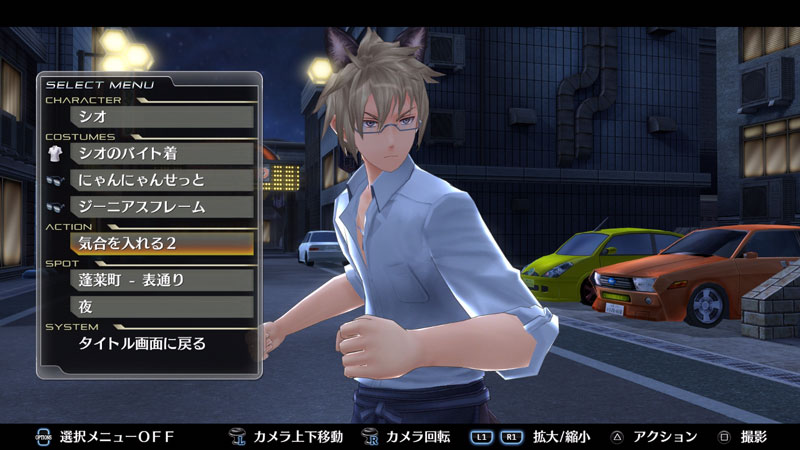Screen dimensions: 800x450
Task: Select the character entry シオ
Action: click(160, 116)
